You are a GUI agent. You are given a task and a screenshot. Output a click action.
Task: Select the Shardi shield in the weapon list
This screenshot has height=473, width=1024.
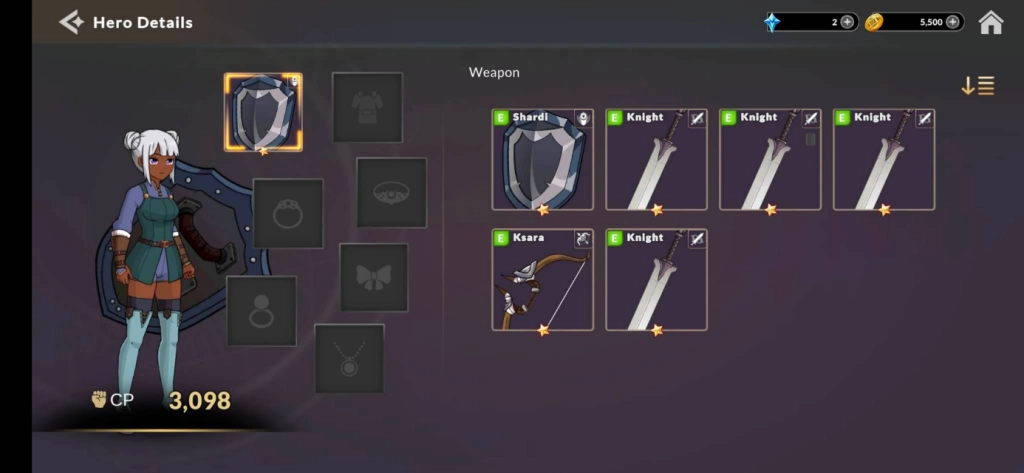(x=542, y=160)
